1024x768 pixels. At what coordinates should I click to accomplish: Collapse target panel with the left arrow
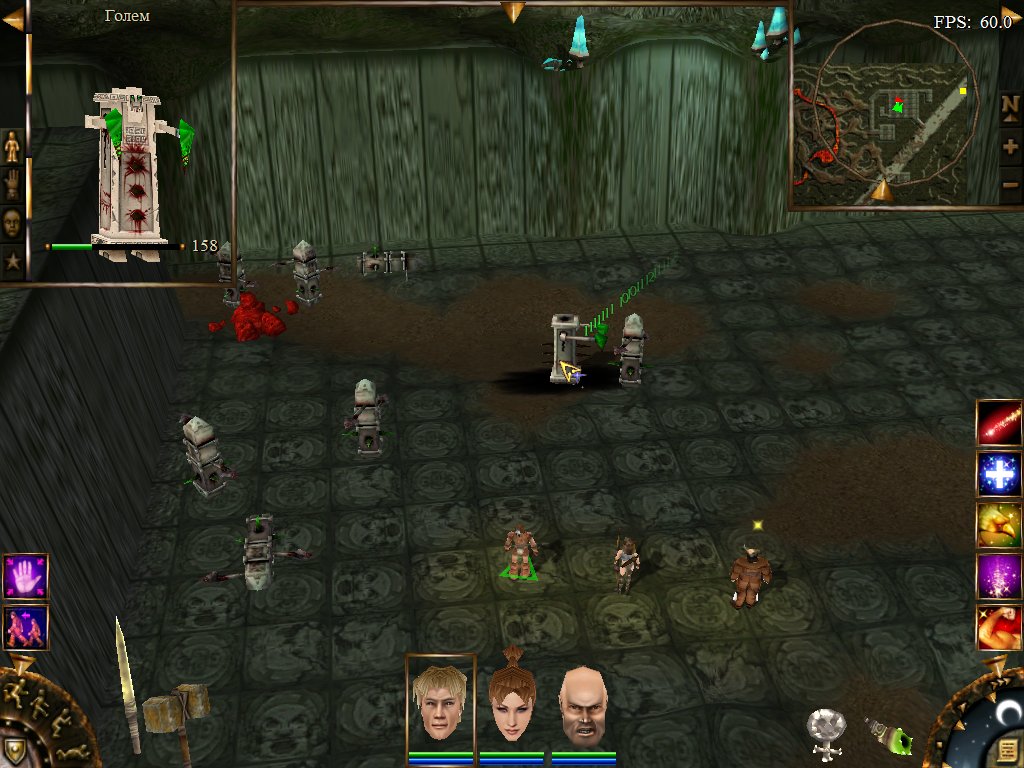[x=12, y=19]
